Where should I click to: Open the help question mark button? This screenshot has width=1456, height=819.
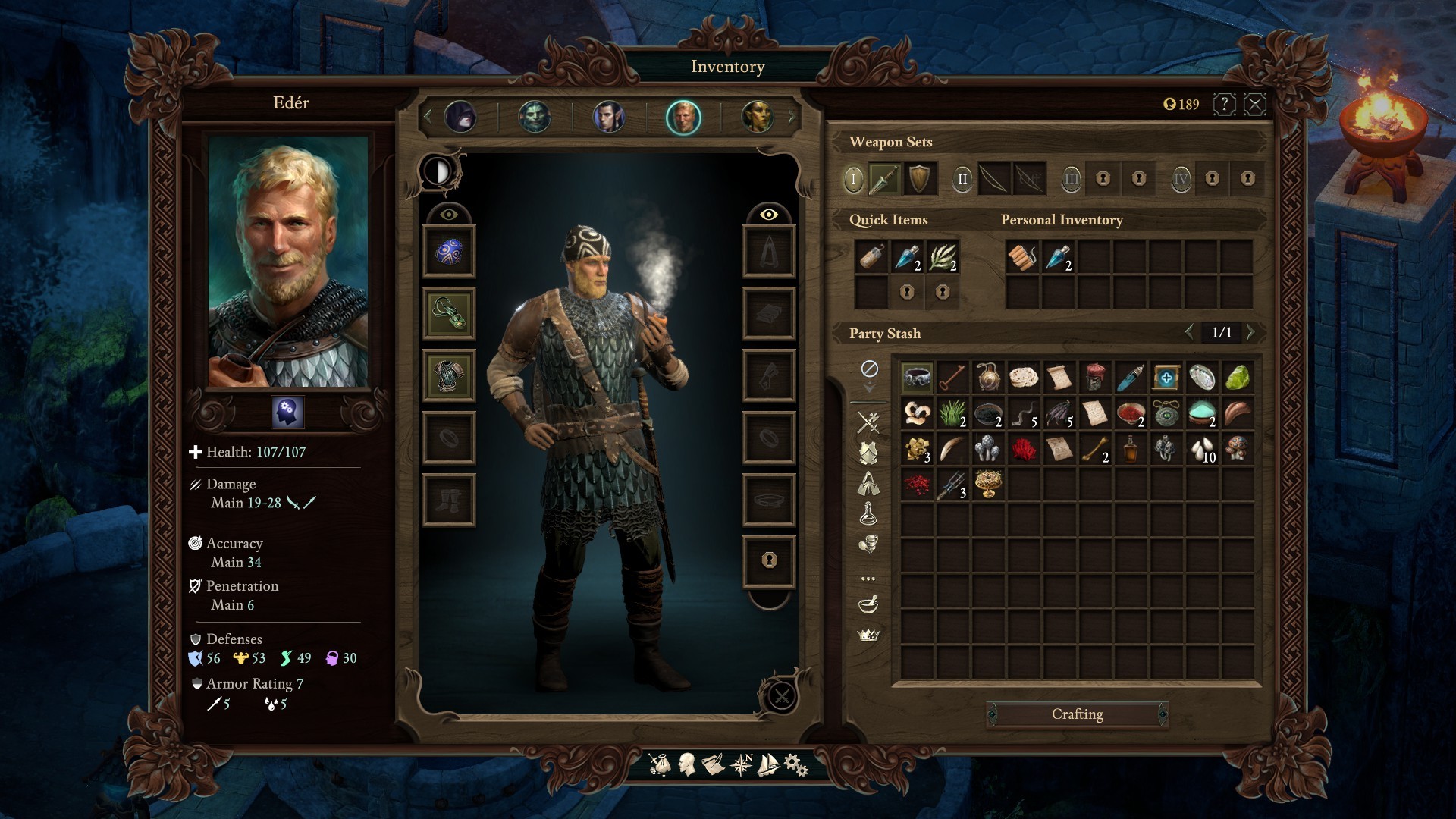pyautogui.click(x=1224, y=104)
